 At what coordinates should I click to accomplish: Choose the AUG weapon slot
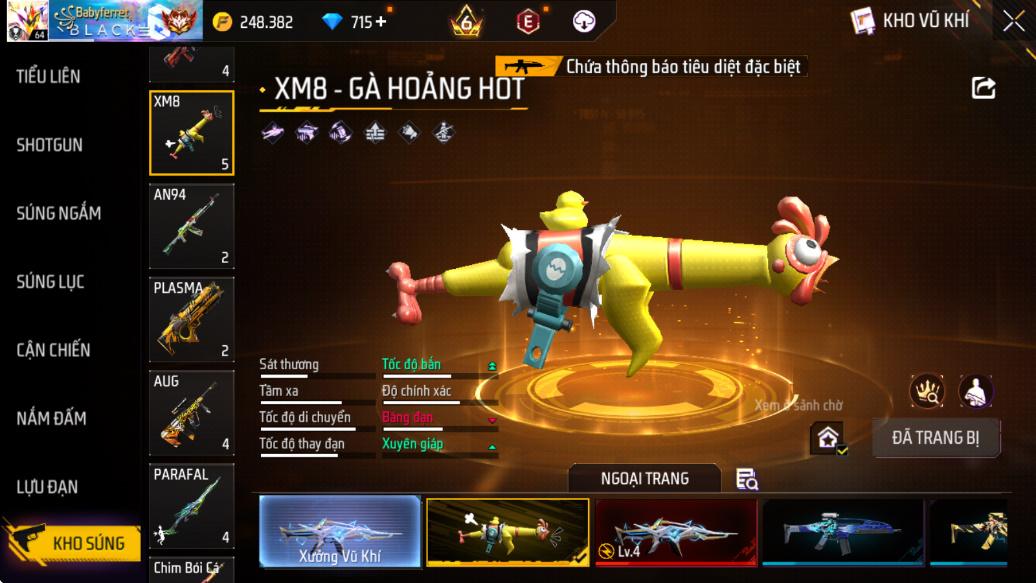coord(192,412)
